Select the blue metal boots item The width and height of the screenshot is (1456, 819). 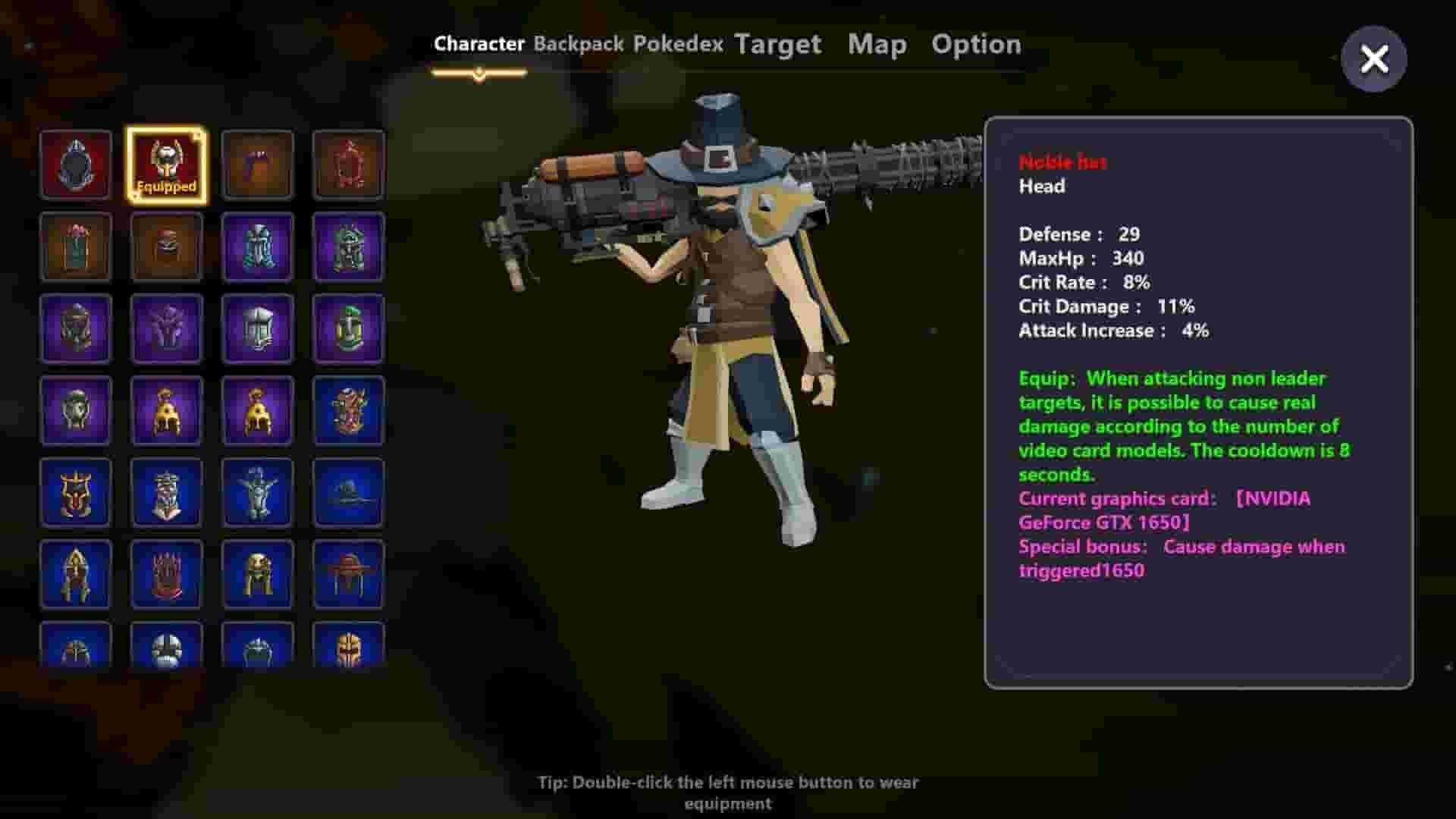click(x=257, y=246)
